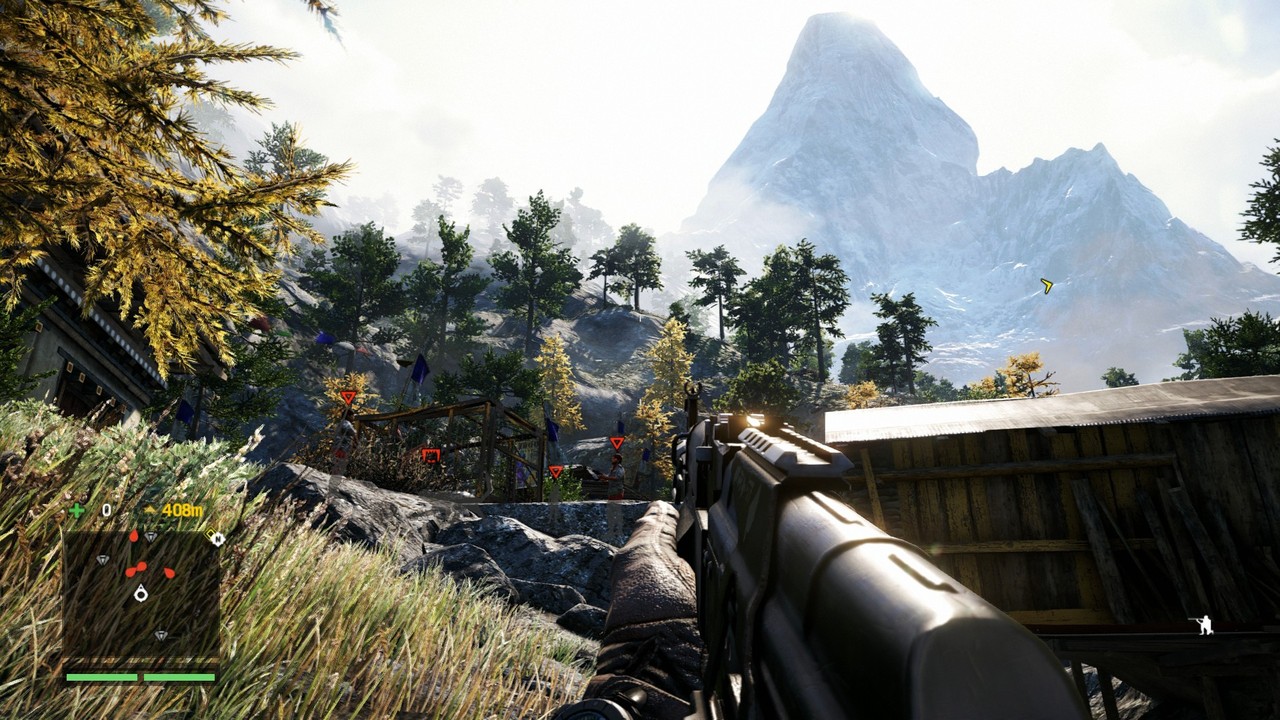
Task: Click the green healing syringe cross icon
Action: 76,510
